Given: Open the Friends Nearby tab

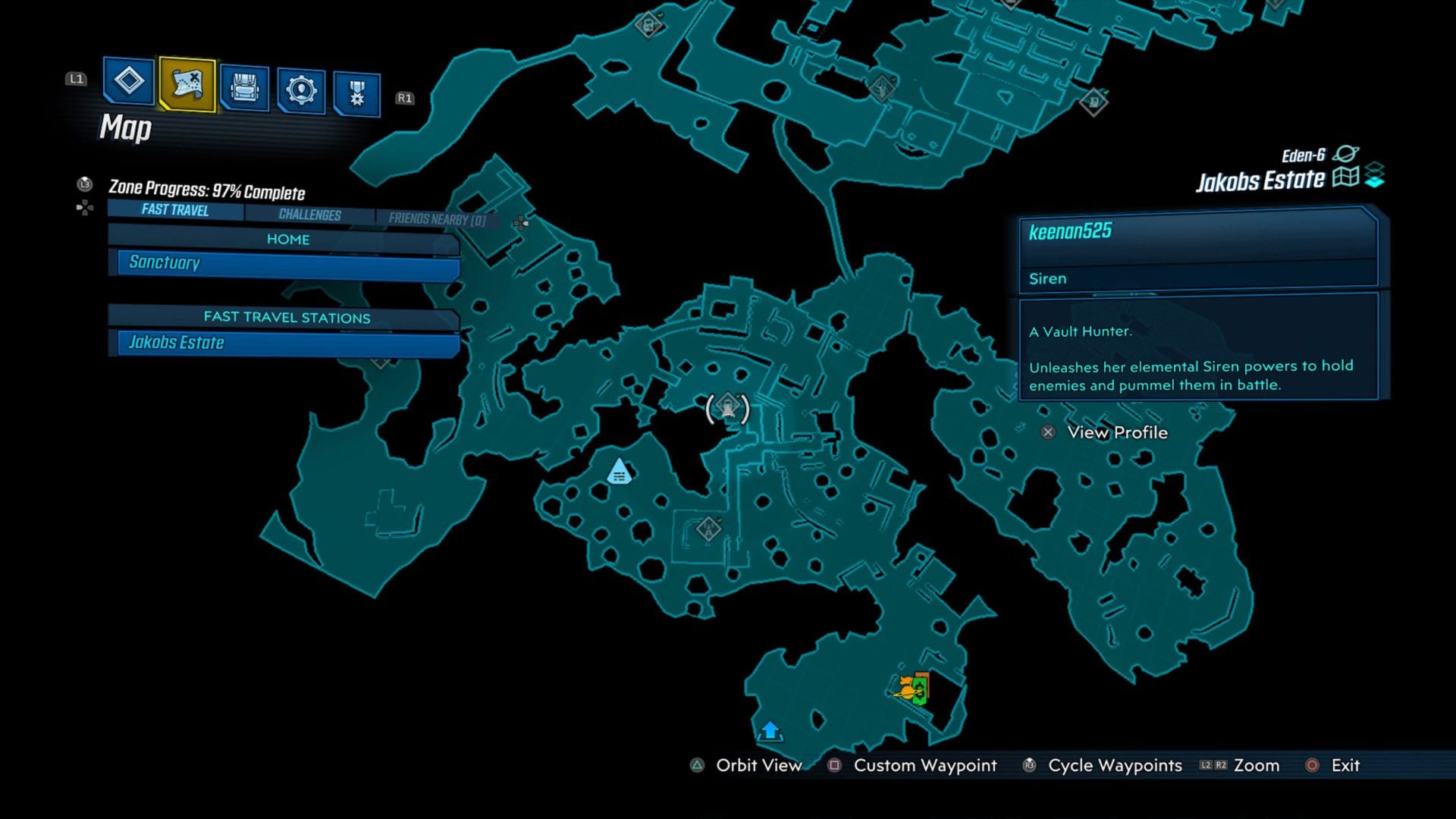Looking at the screenshot, I should tap(438, 217).
